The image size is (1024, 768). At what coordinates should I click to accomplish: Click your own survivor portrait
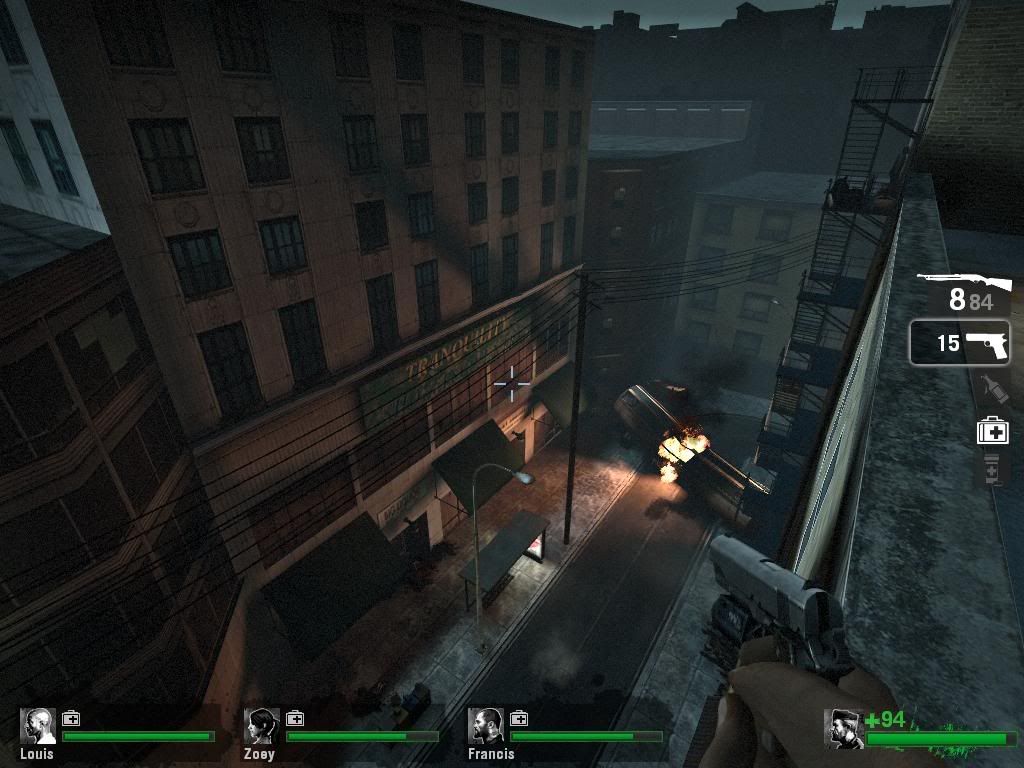click(843, 728)
